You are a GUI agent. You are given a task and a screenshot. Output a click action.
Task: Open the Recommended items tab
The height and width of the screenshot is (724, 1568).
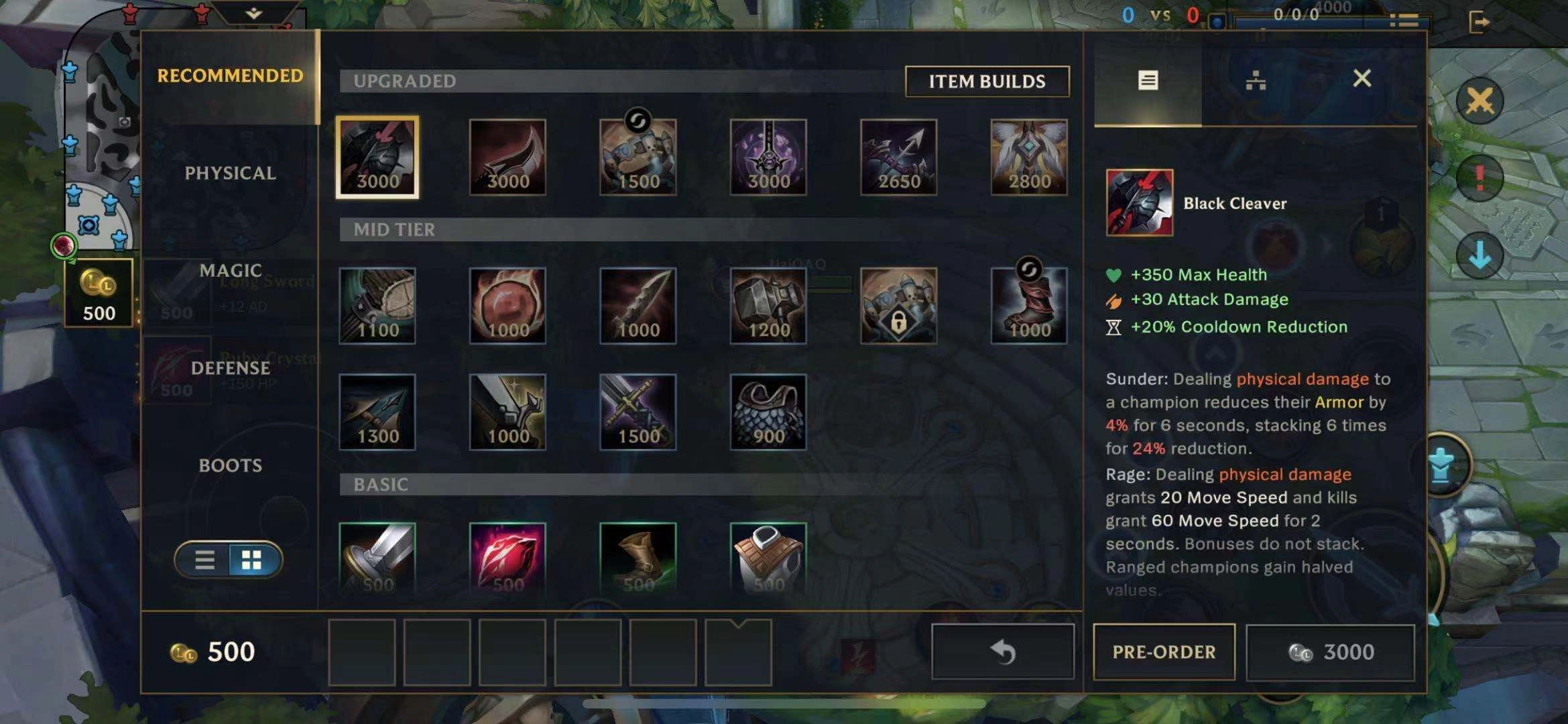(x=230, y=76)
